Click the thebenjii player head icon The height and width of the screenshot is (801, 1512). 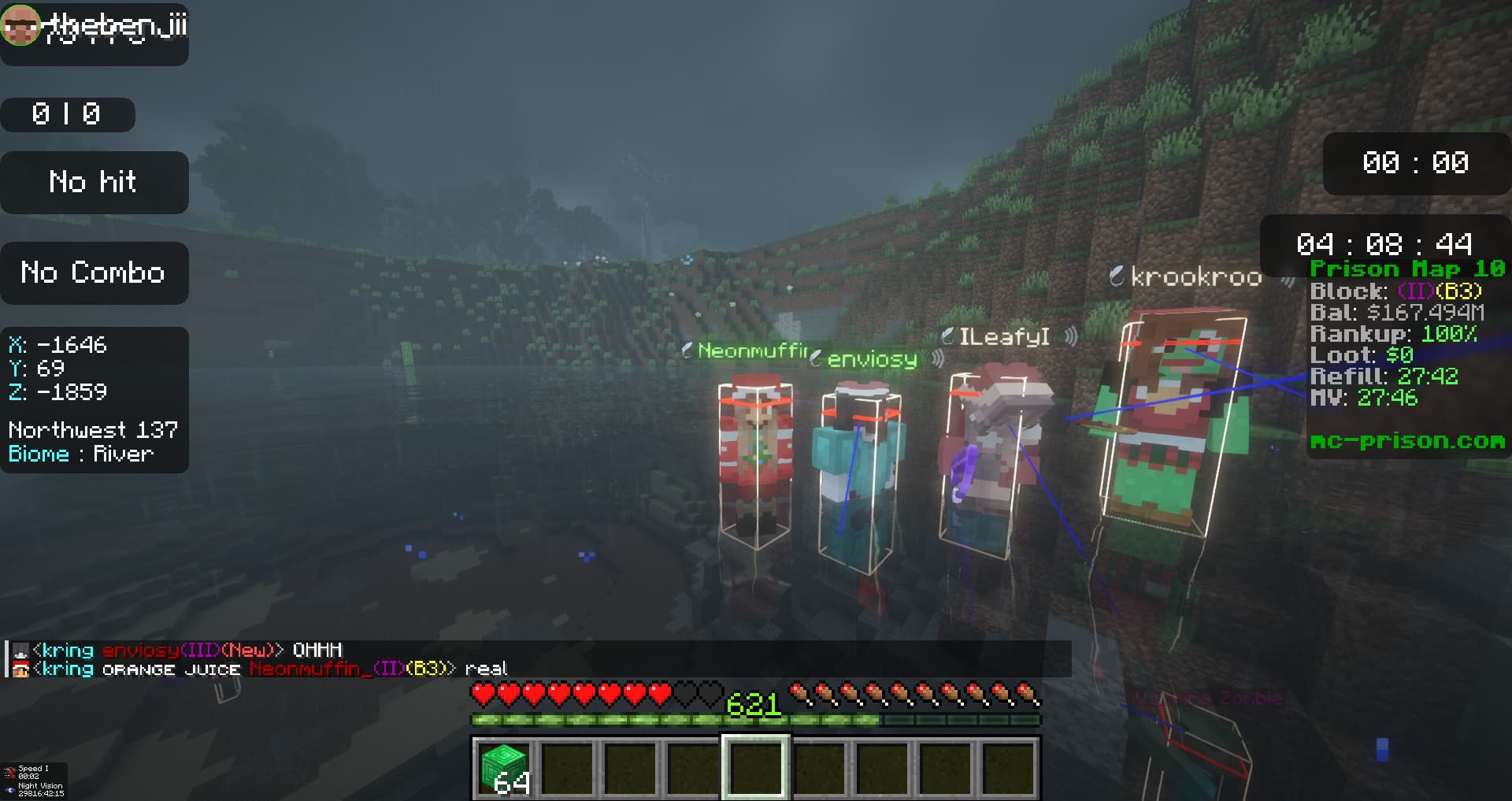[20, 24]
